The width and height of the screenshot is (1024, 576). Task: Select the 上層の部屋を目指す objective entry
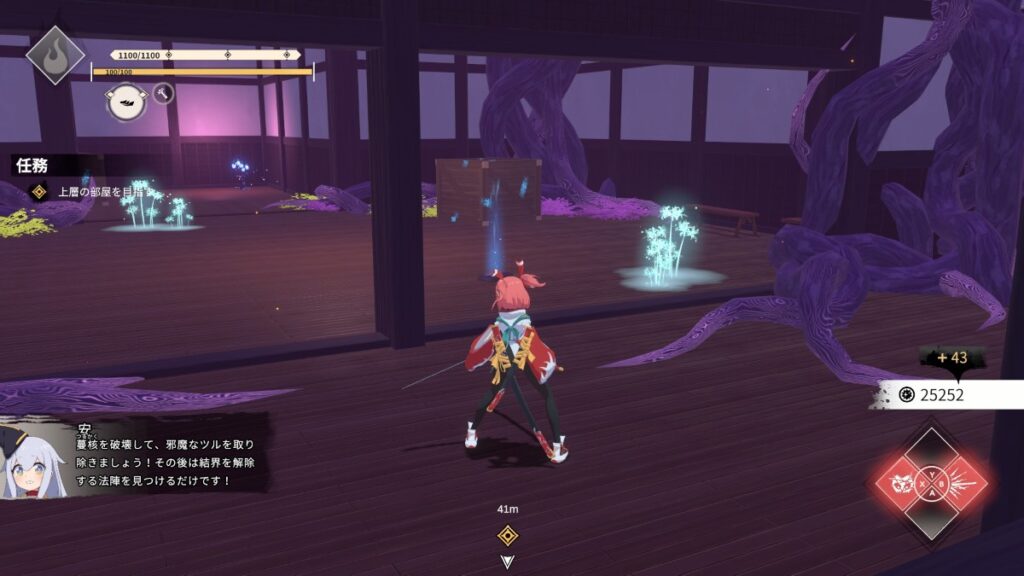point(98,190)
